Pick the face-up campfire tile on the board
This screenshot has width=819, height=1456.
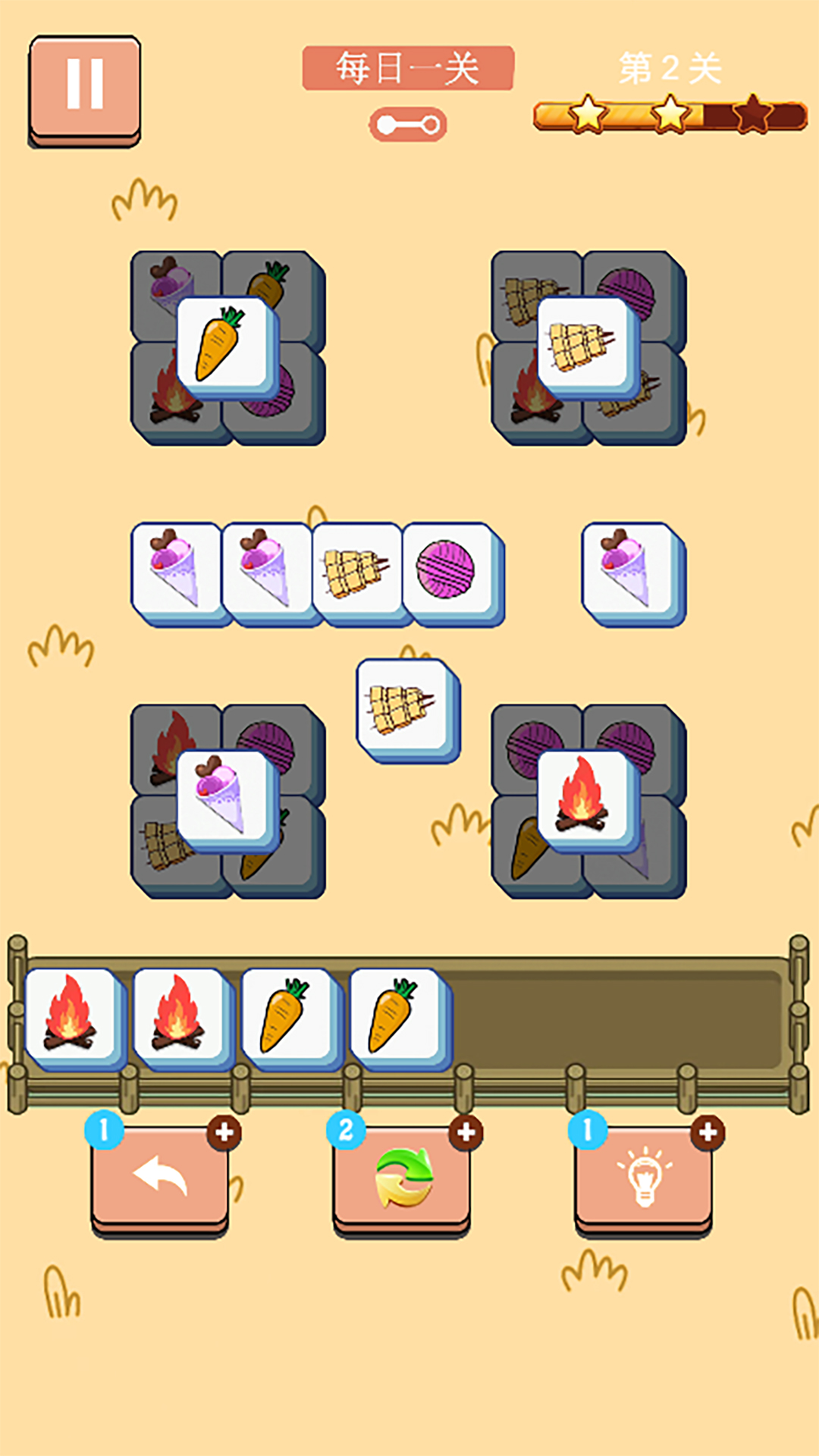click(584, 798)
